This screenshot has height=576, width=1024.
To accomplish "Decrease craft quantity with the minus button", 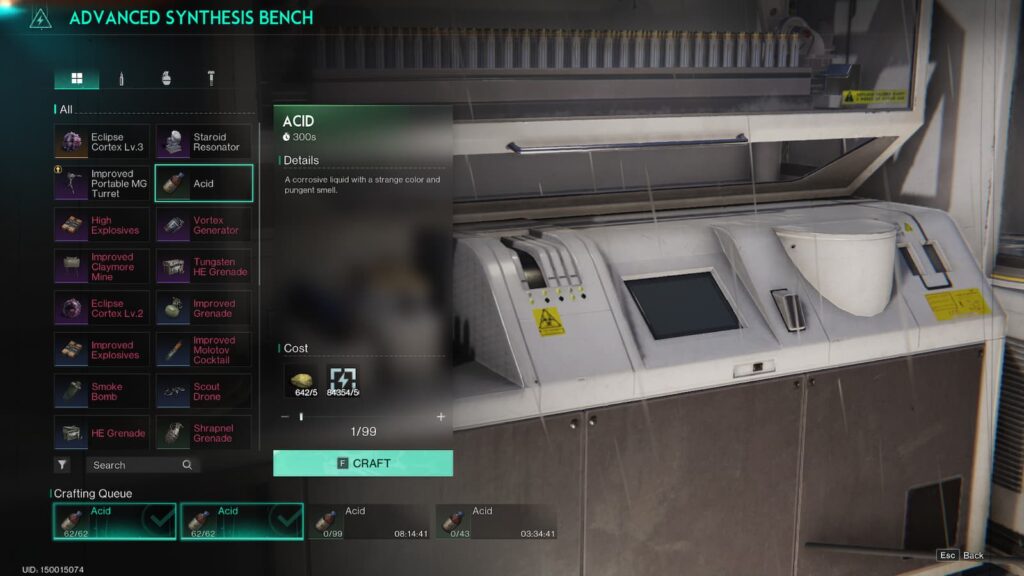I will click(285, 417).
